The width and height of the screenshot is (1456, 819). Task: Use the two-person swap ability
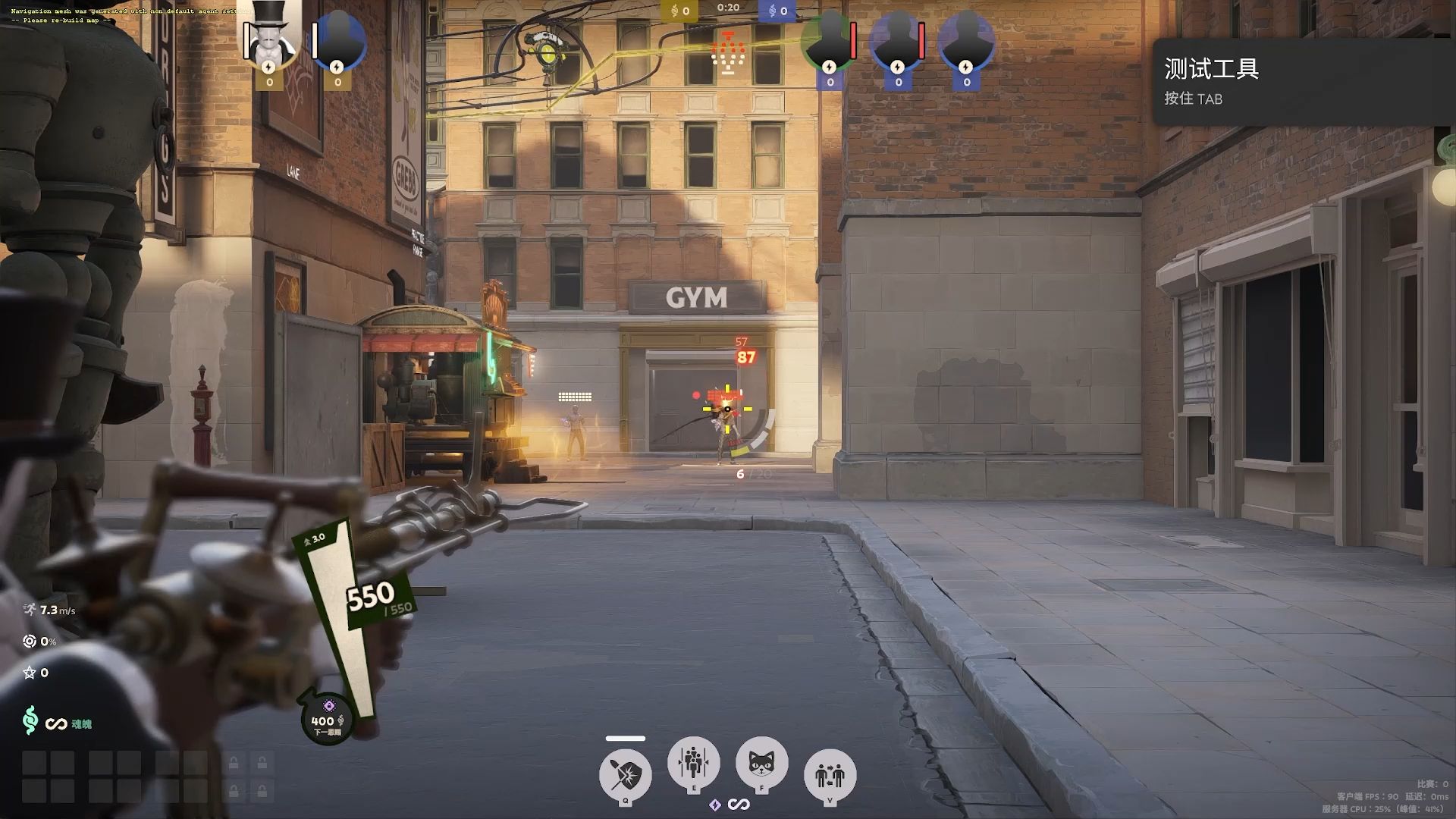pos(830,775)
